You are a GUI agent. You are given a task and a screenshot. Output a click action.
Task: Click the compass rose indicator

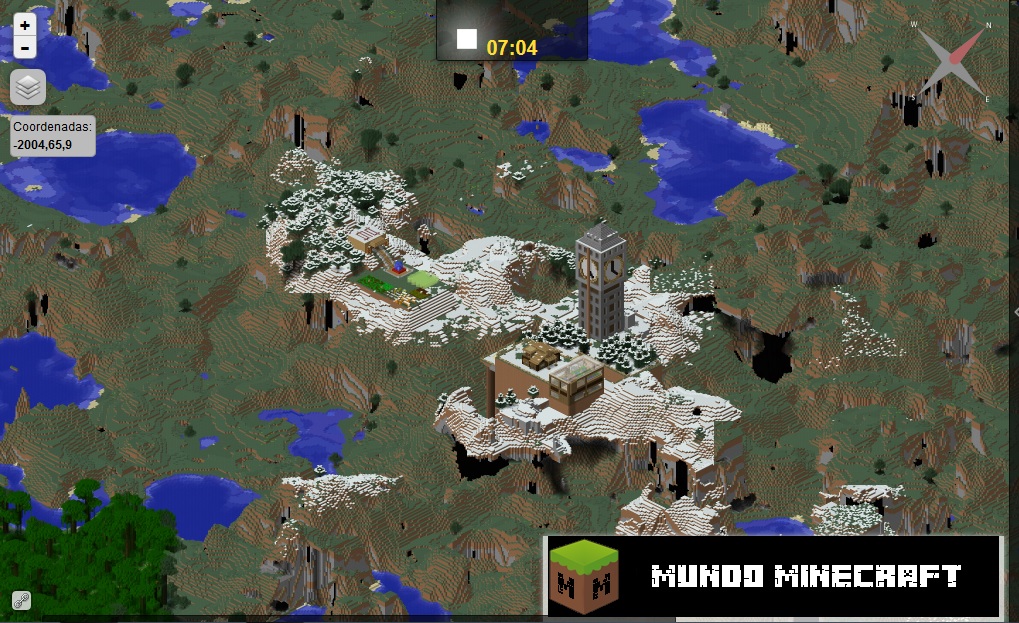[950, 62]
